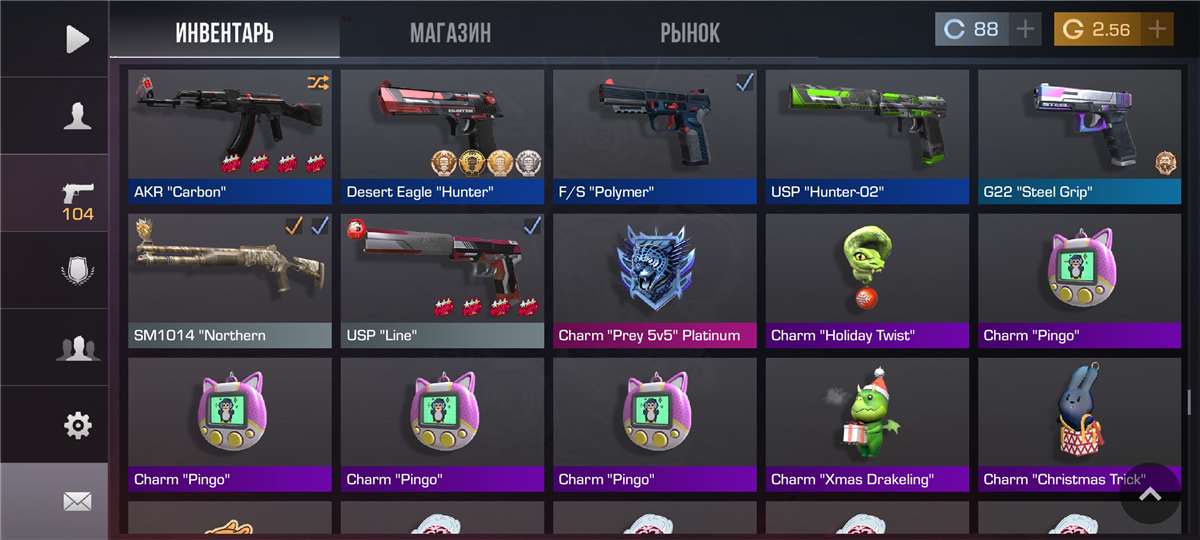Switch to the Магазин tab
1200x540 pixels.
450,32
